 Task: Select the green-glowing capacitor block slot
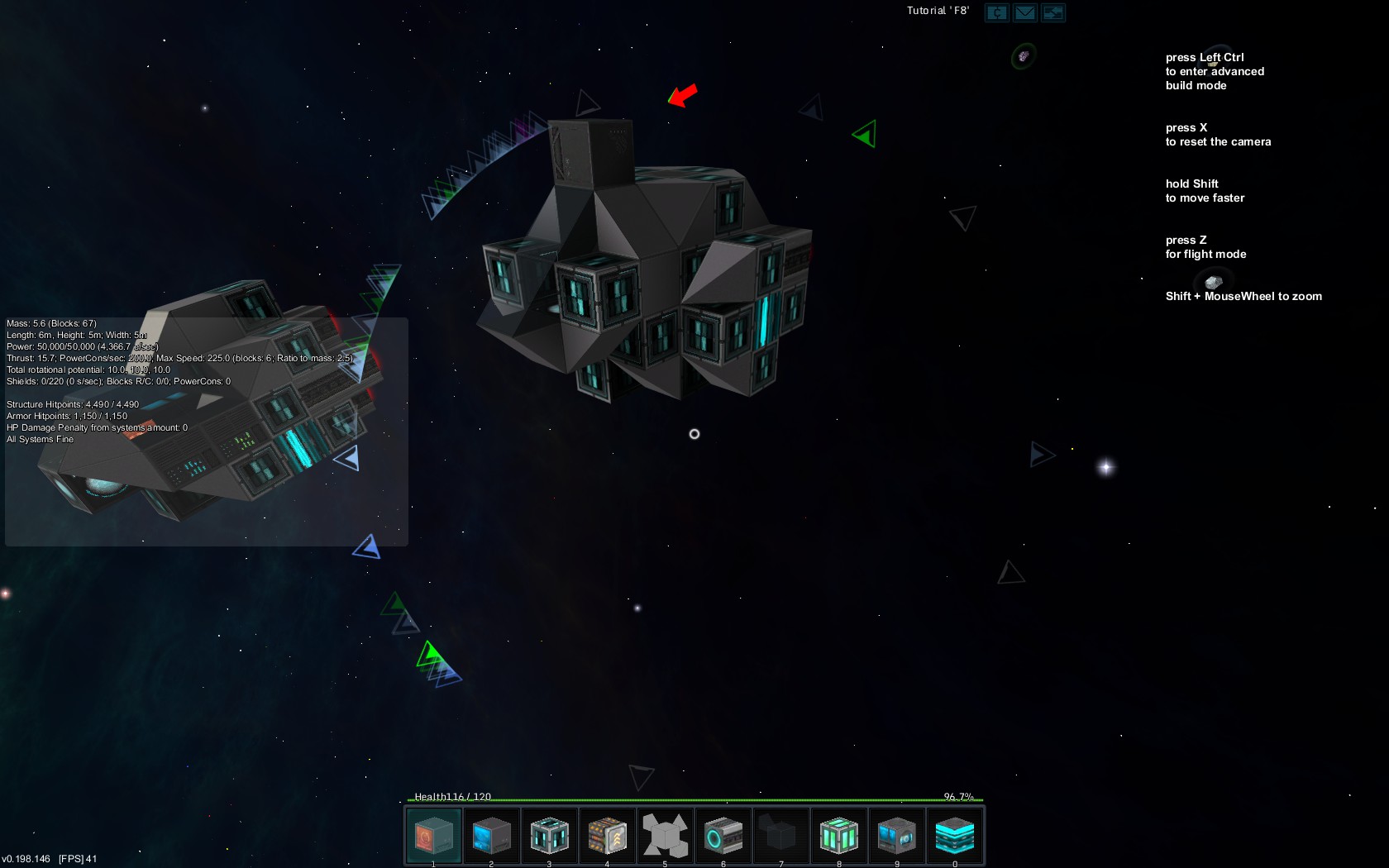pos(838,836)
